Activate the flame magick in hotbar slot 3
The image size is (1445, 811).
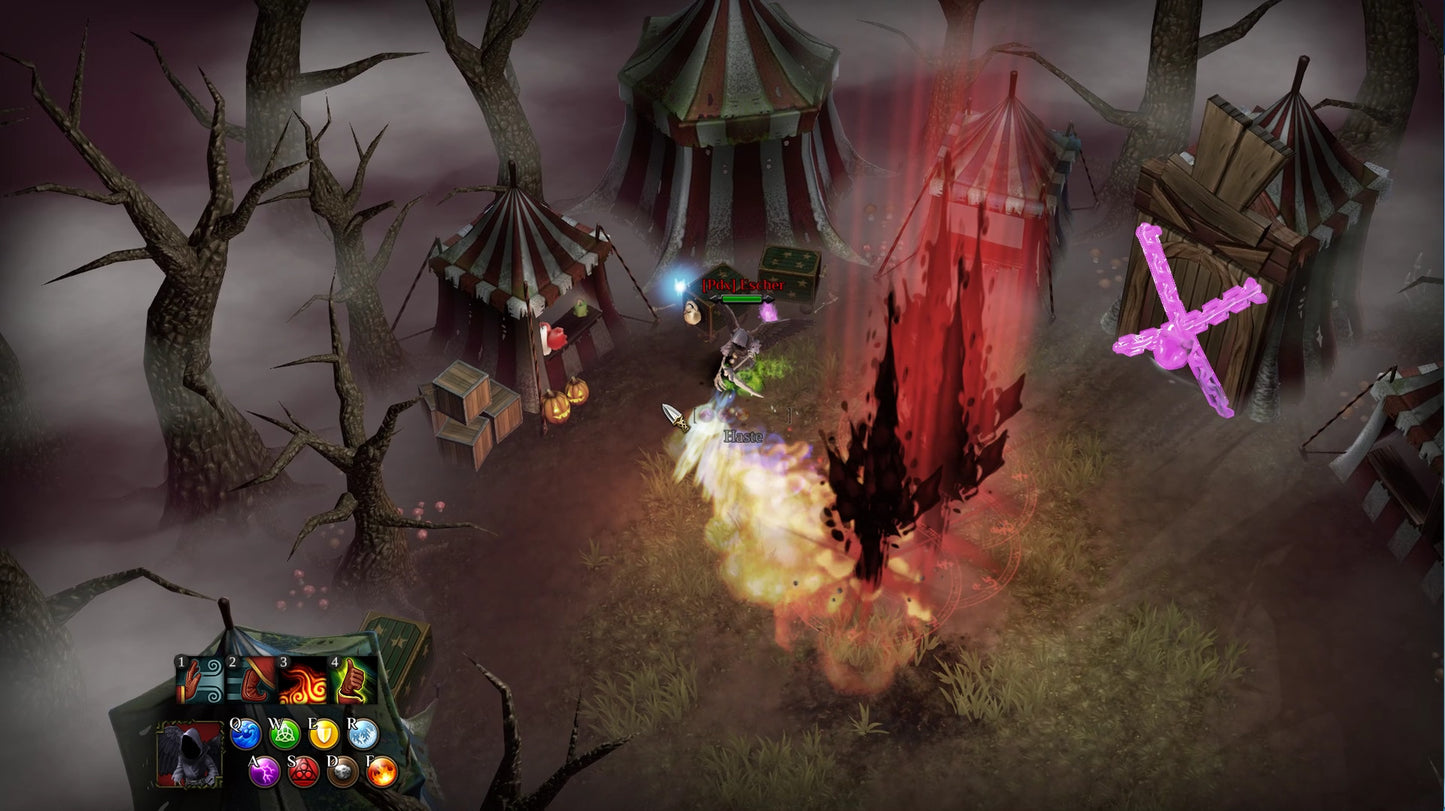pyautogui.click(x=302, y=680)
